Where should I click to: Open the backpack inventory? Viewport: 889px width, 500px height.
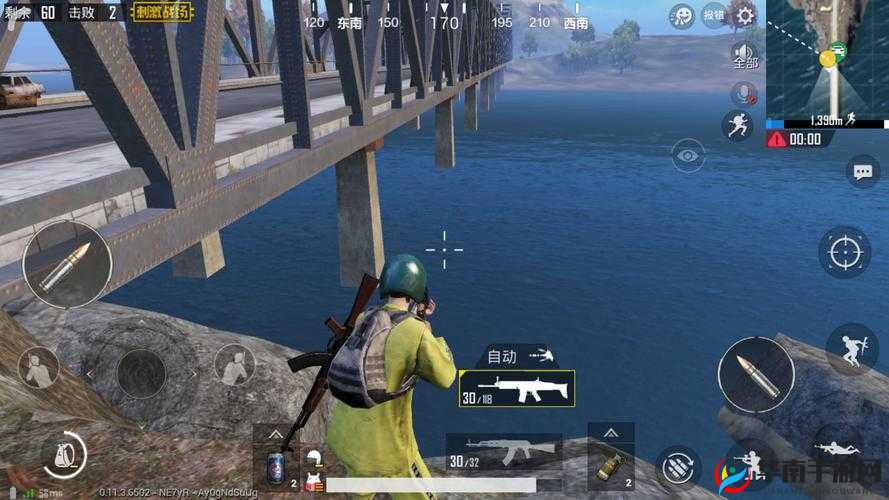click(62, 455)
